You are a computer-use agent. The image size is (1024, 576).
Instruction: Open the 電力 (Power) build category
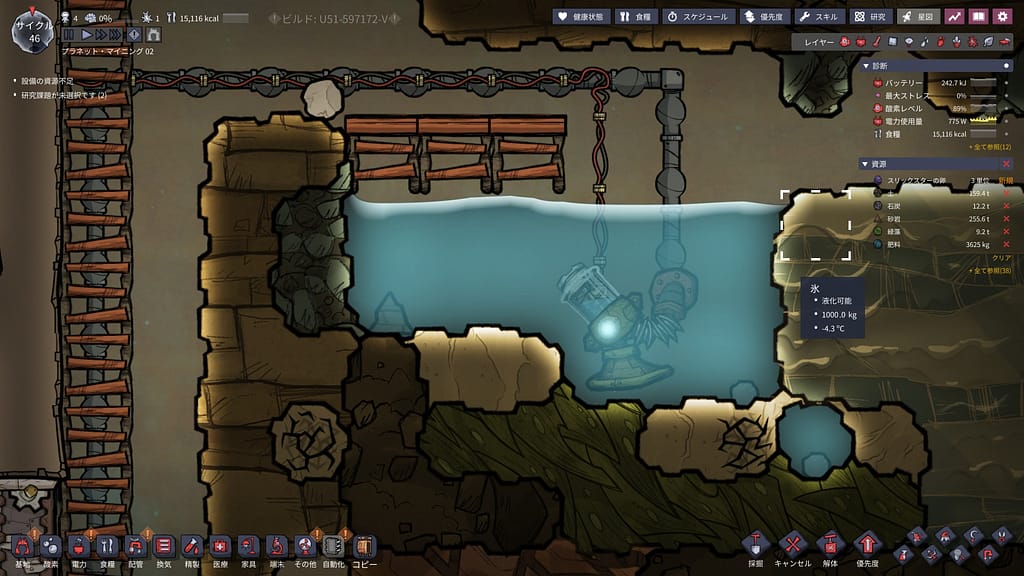point(79,546)
